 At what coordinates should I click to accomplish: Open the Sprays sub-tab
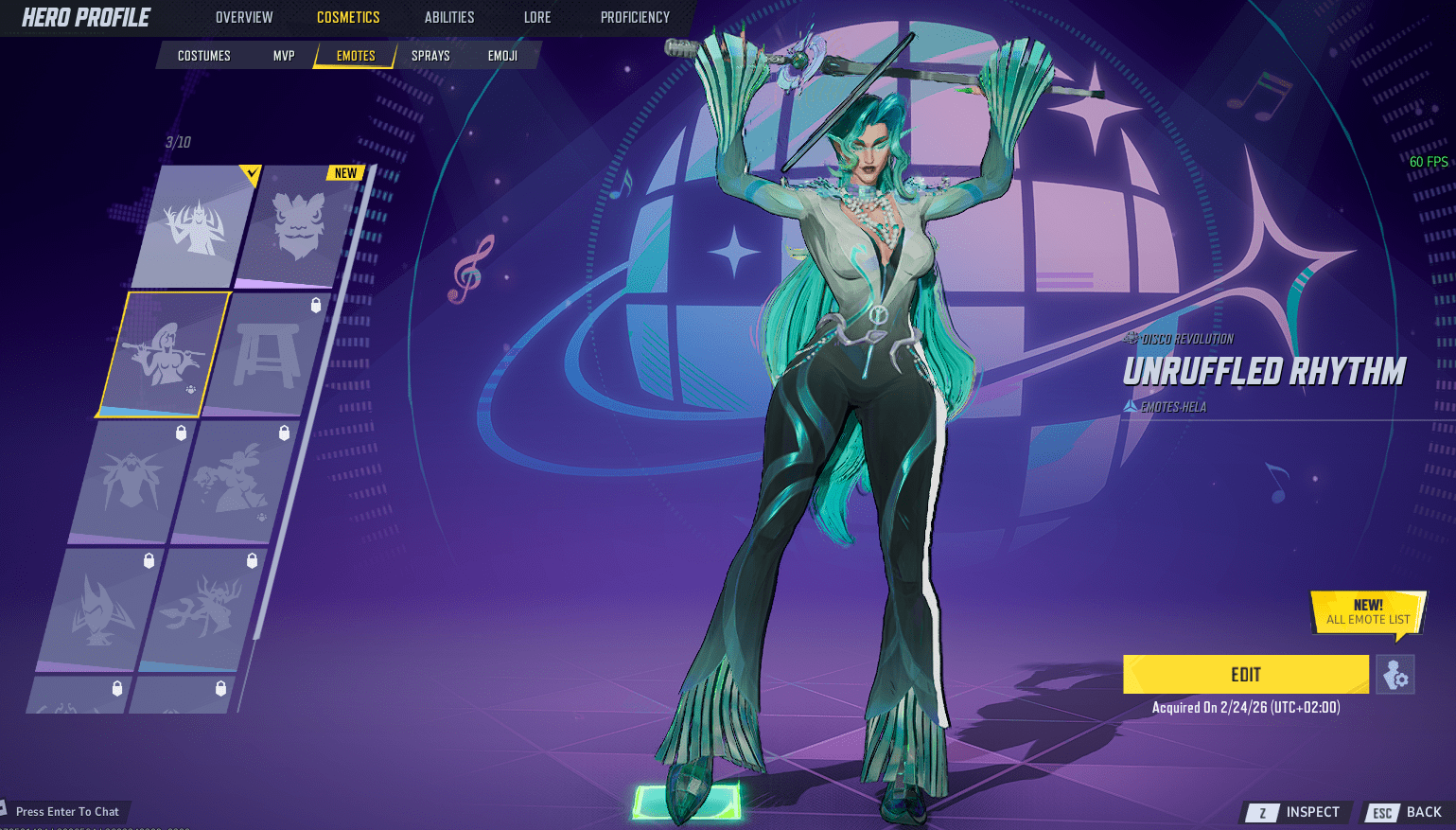click(430, 56)
